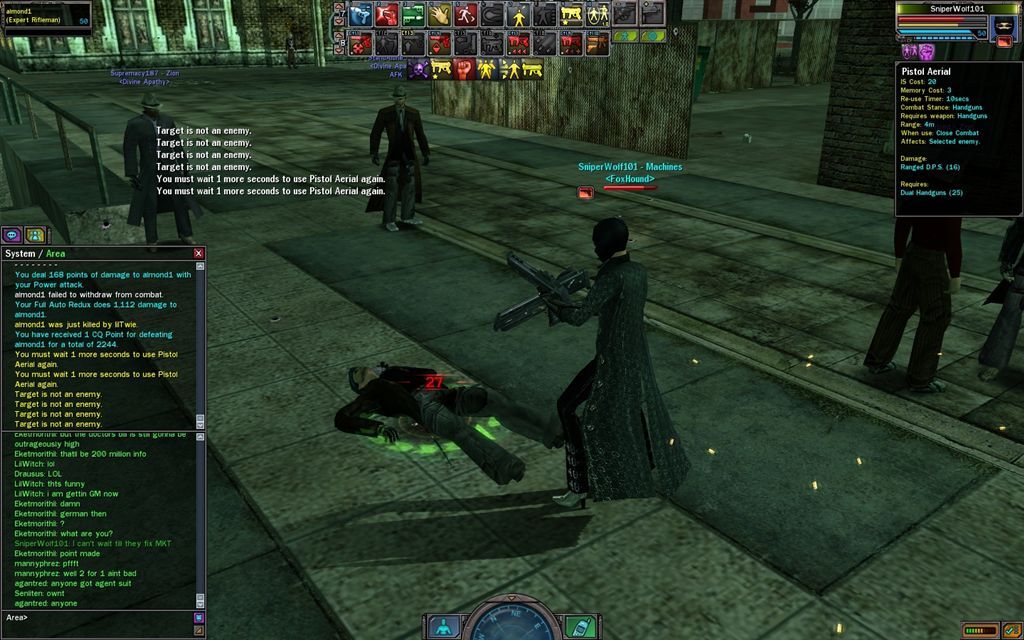
Task: Activate the red running-figure ability
Action: coord(465,14)
